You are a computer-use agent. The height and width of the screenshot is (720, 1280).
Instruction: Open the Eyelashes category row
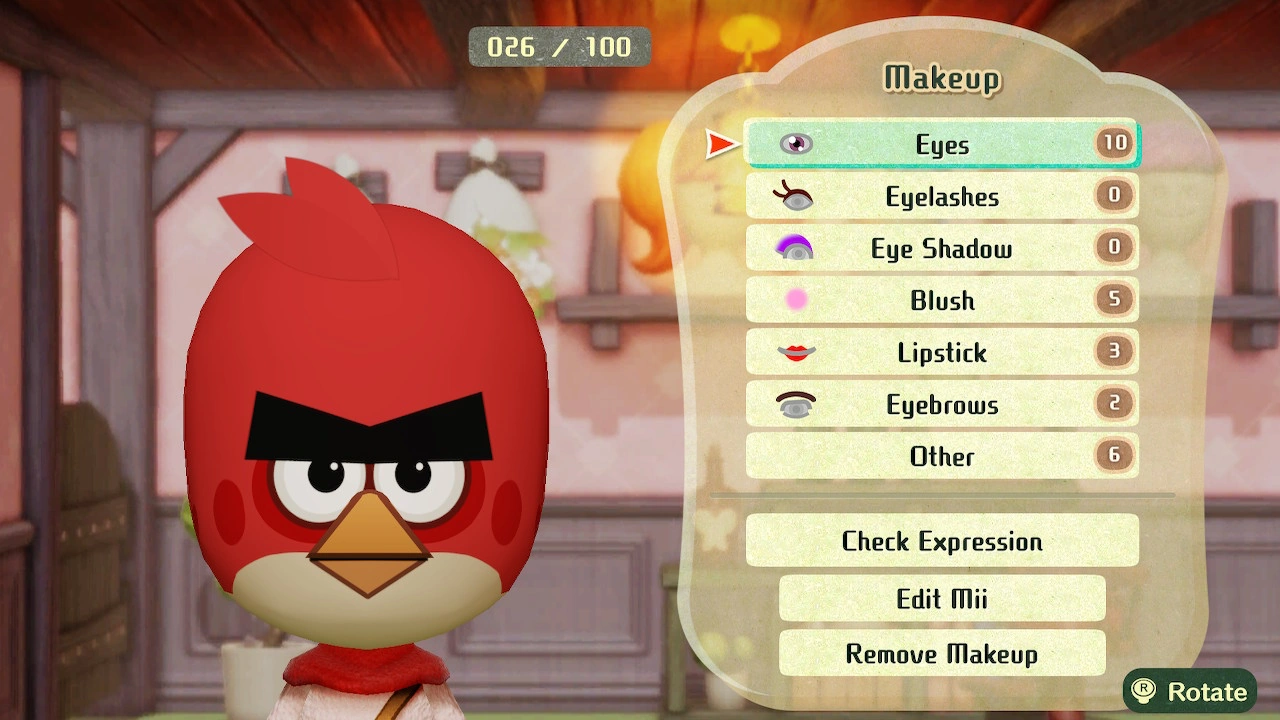pyautogui.click(x=940, y=196)
